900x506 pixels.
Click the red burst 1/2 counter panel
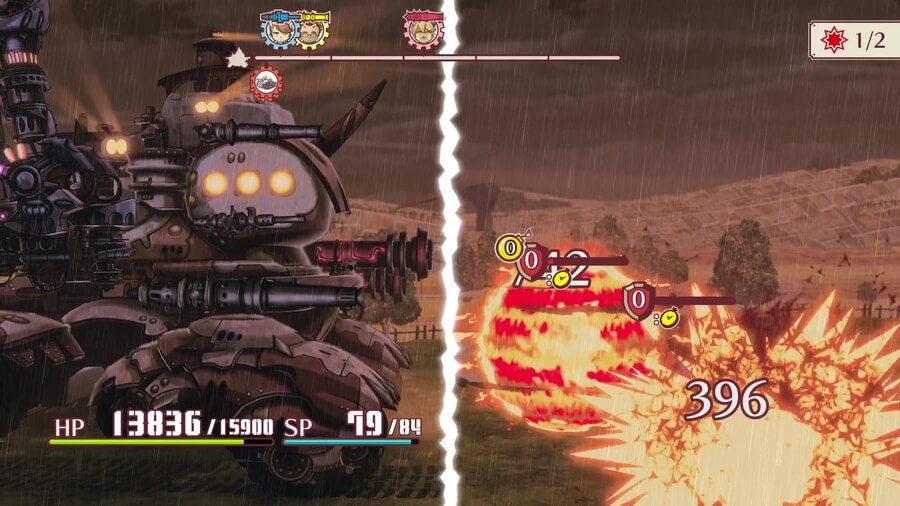(x=853, y=40)
